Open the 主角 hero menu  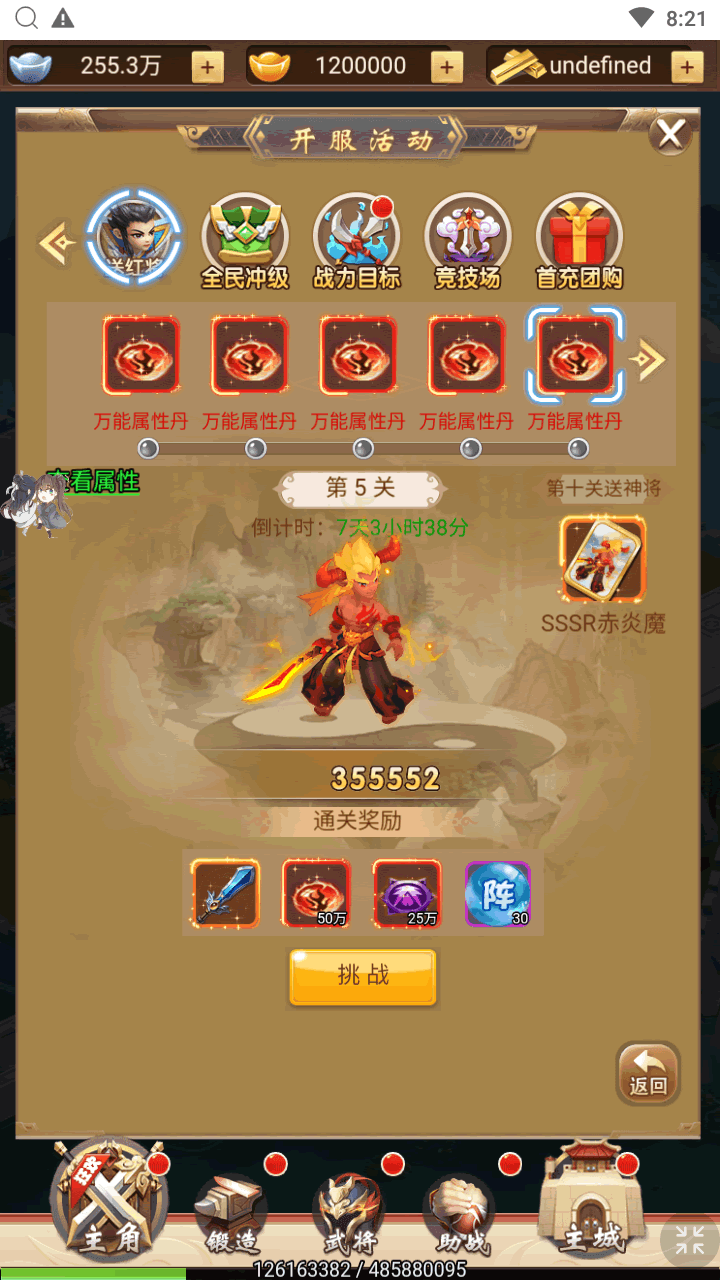[110, 1198]
